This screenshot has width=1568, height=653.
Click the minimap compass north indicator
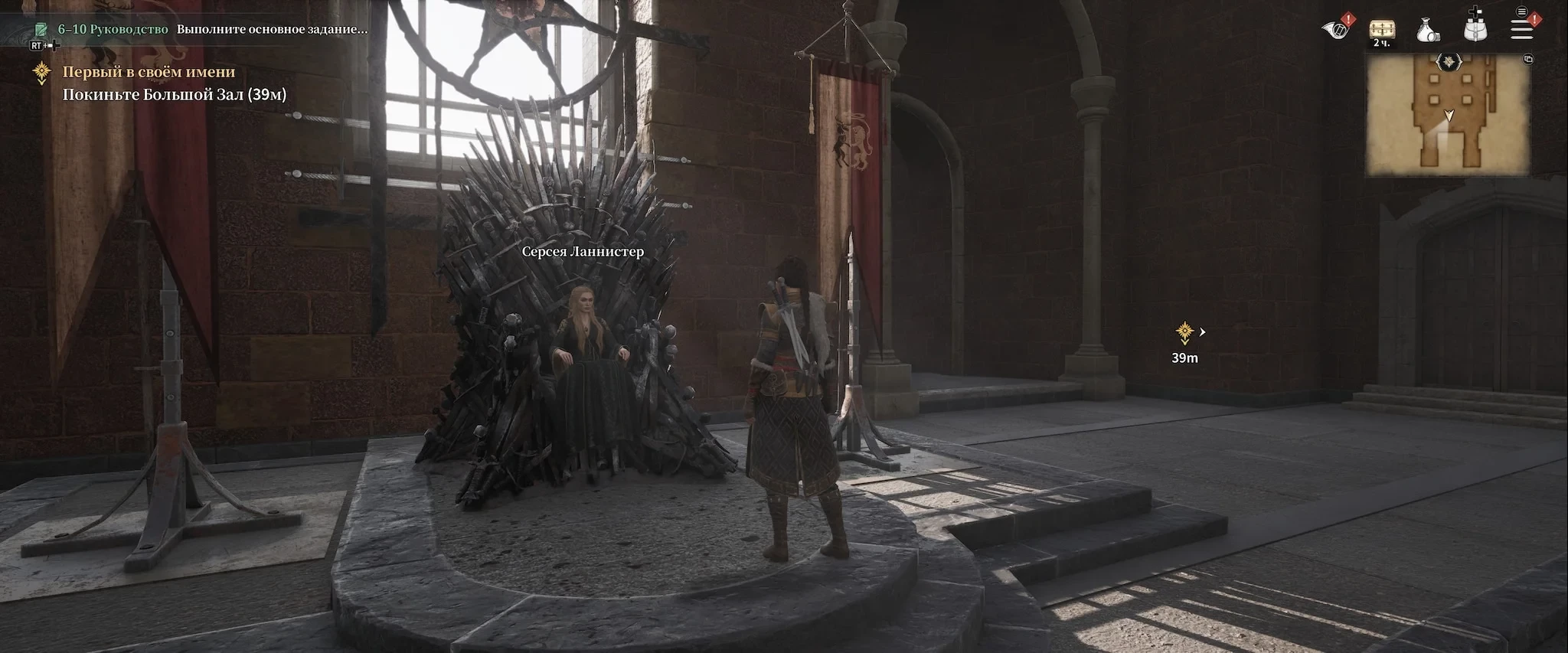point(1449,61)
